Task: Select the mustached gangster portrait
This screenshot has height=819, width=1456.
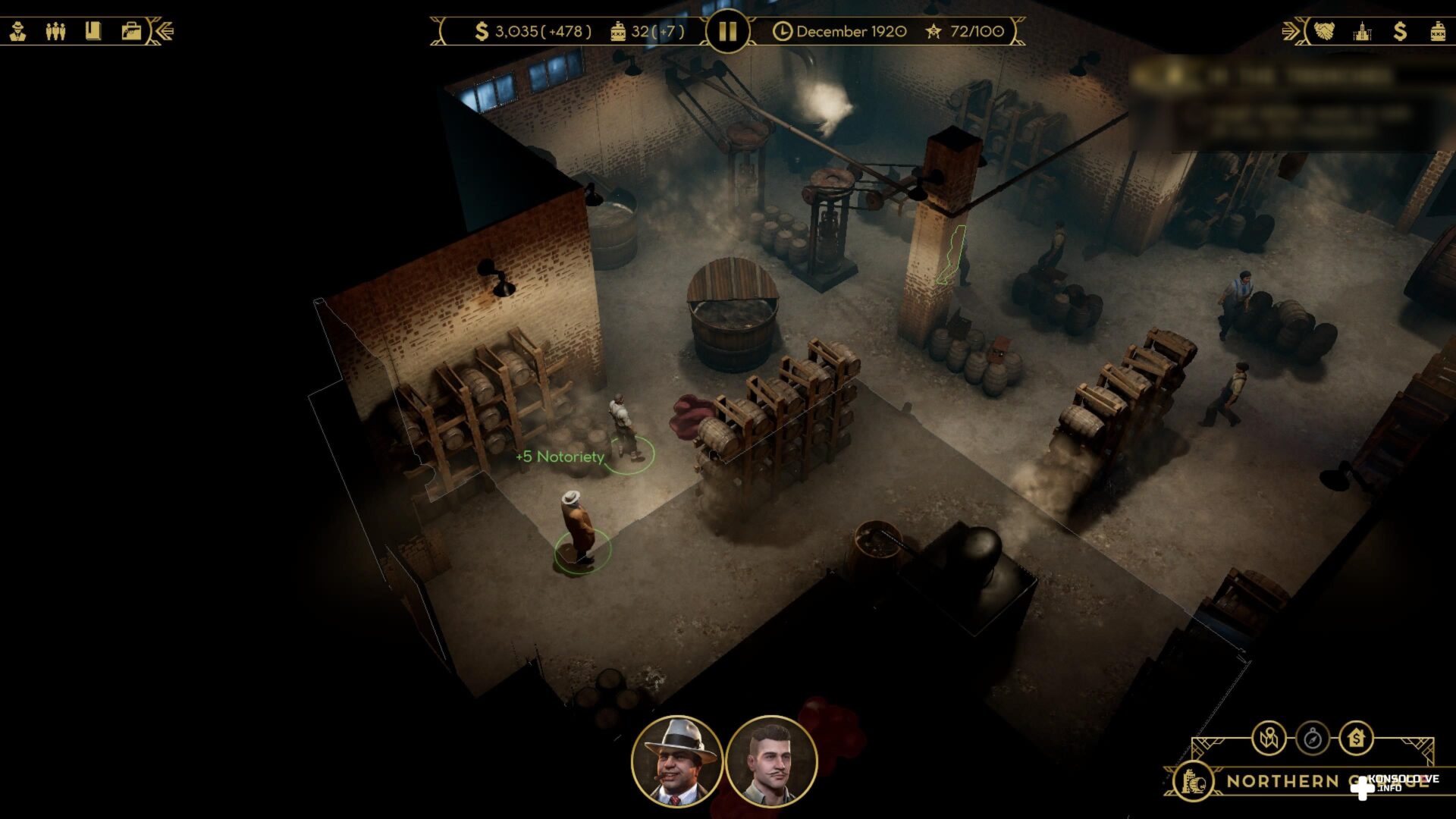Action: pos(771,761)
